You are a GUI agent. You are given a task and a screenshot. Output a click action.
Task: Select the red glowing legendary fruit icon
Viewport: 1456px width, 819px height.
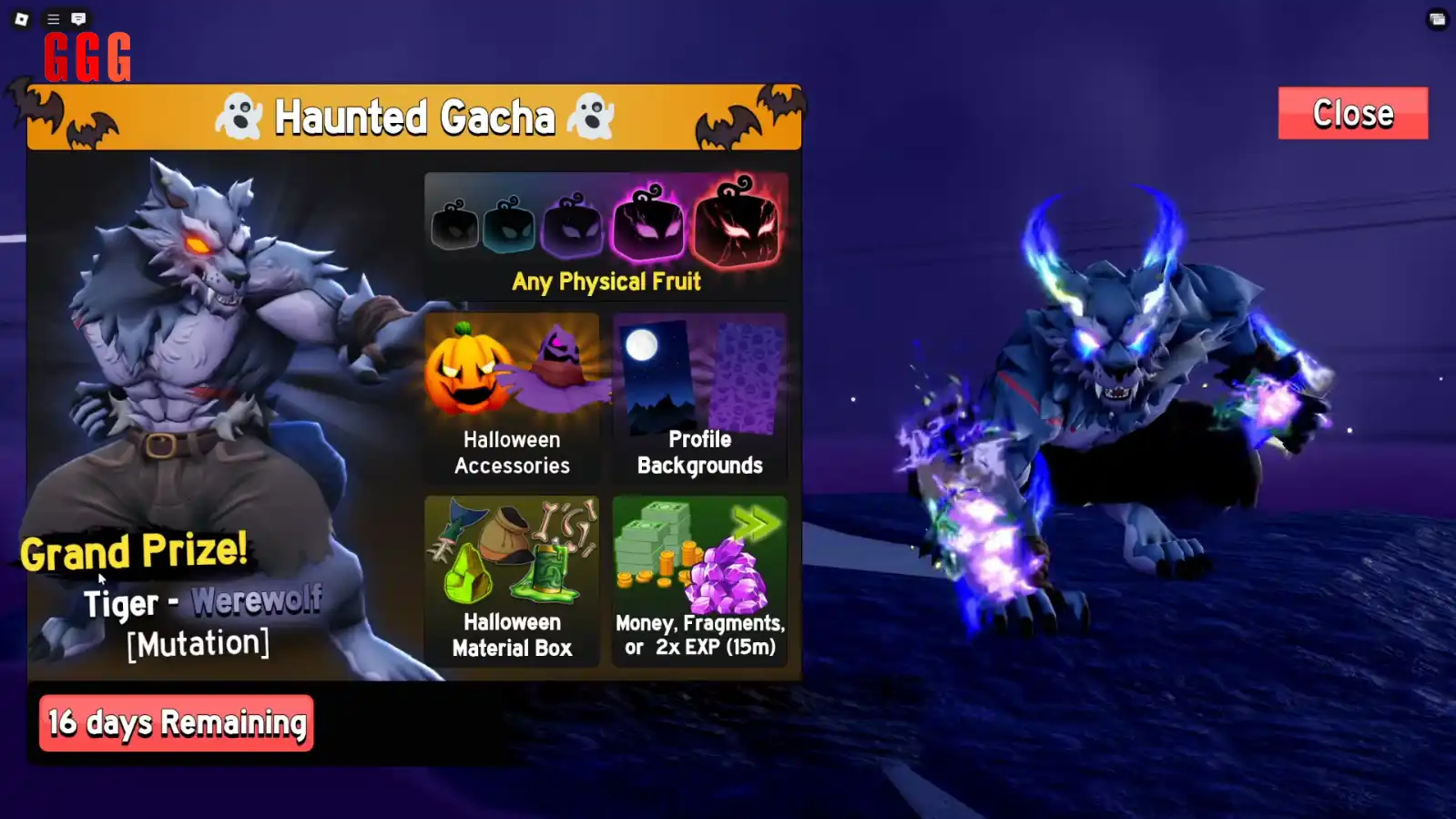[x=739, y=221]
